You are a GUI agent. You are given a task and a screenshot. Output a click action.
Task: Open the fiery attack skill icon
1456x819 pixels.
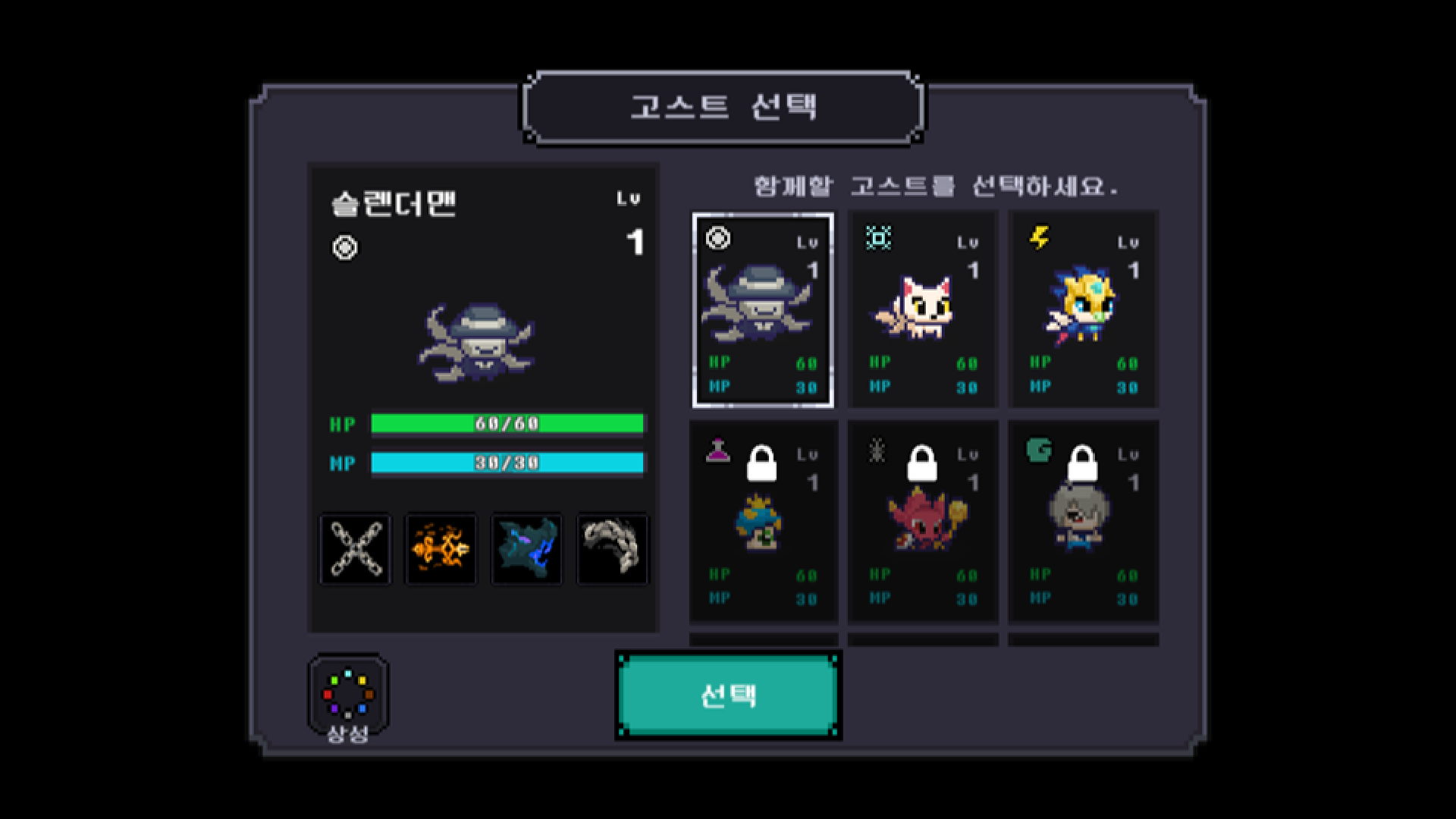point(441,549)
